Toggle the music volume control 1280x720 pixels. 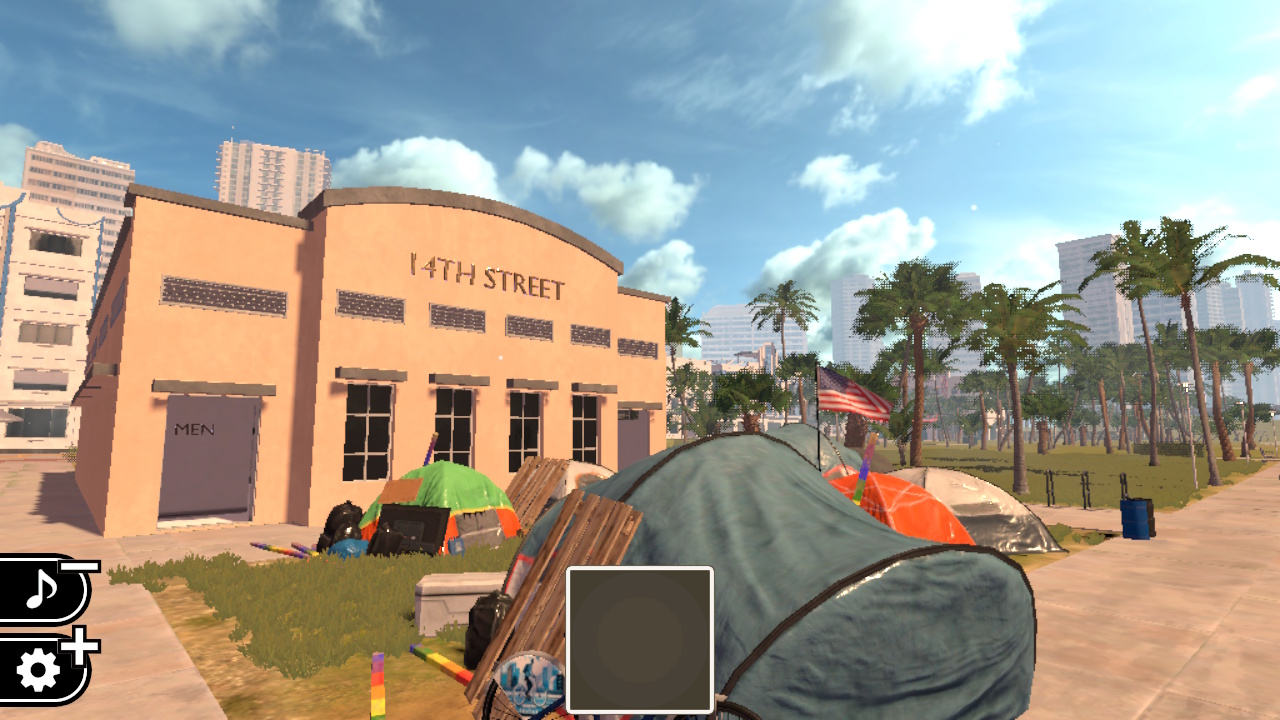tap(42, 590)
